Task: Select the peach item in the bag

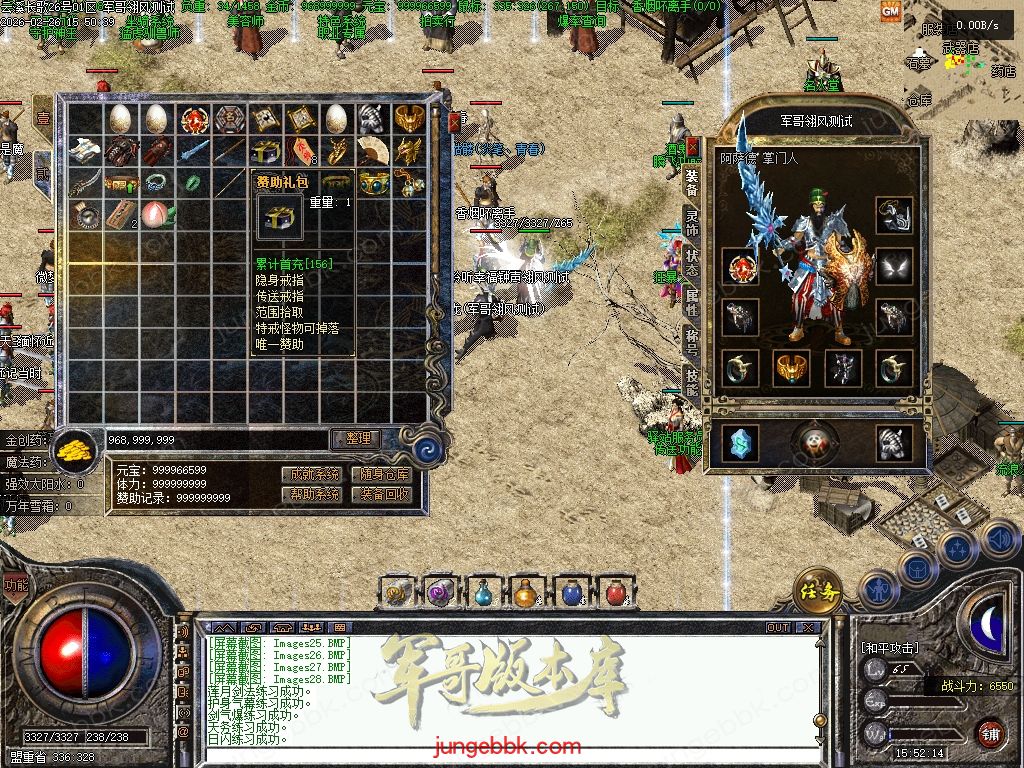Action: click(156, 213)
